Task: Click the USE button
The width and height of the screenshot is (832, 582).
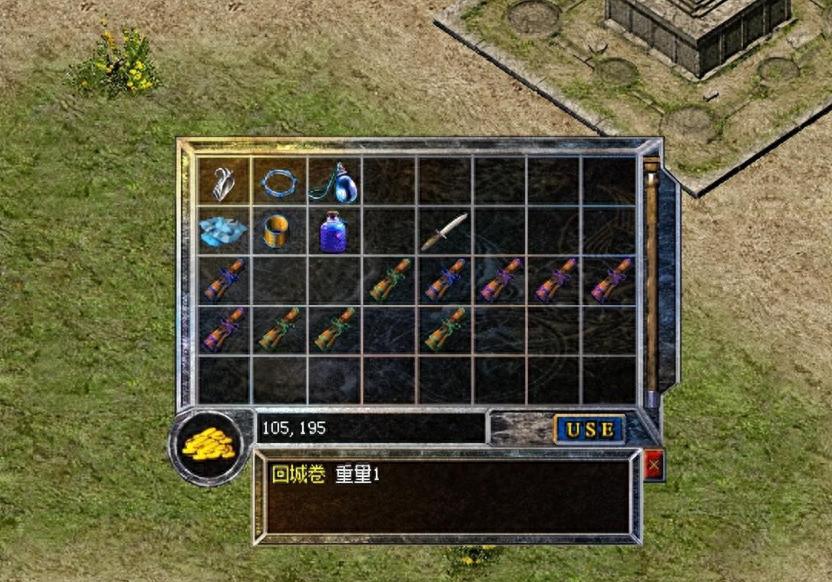Action: [x=589, y=429]
